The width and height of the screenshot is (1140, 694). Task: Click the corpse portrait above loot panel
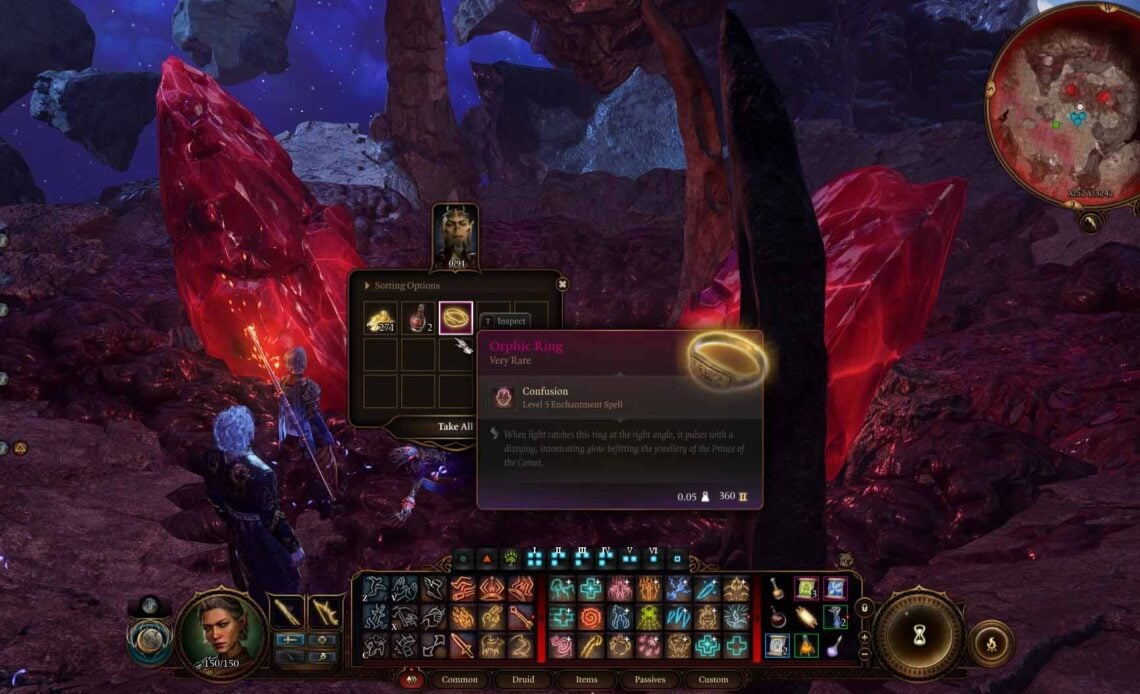[455, 236]
